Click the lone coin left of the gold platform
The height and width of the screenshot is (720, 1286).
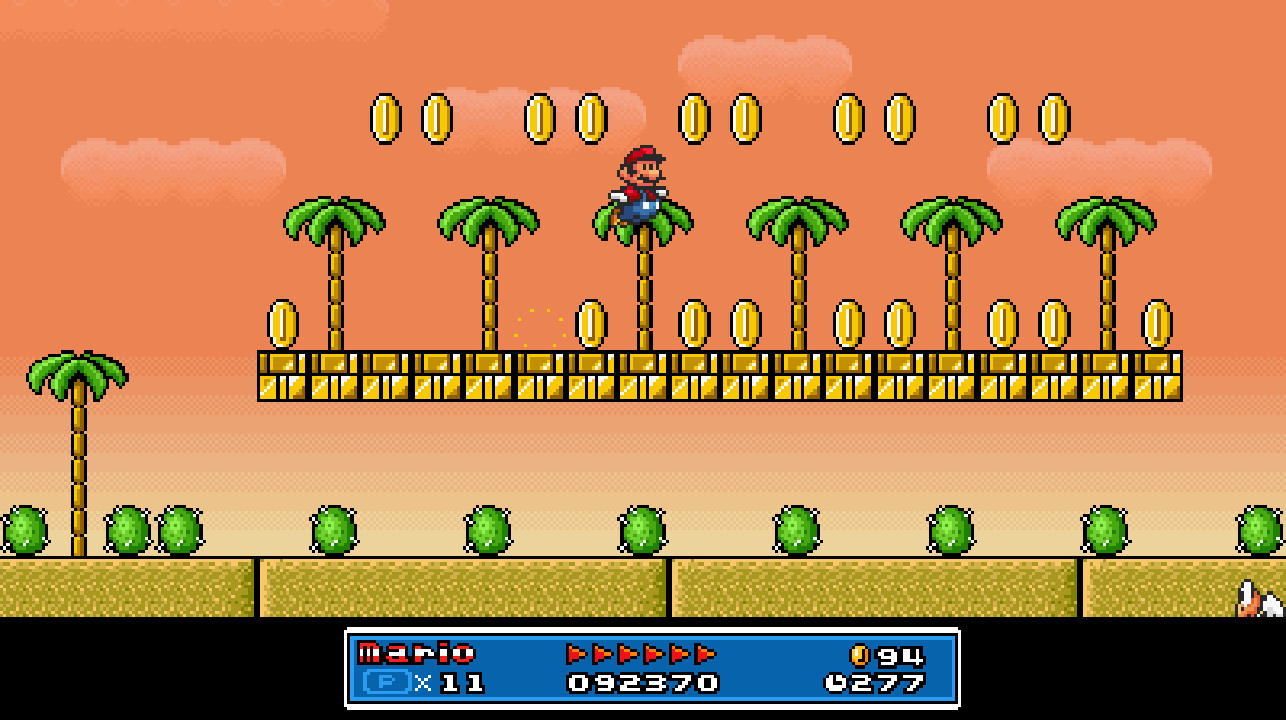click(281, 322)
